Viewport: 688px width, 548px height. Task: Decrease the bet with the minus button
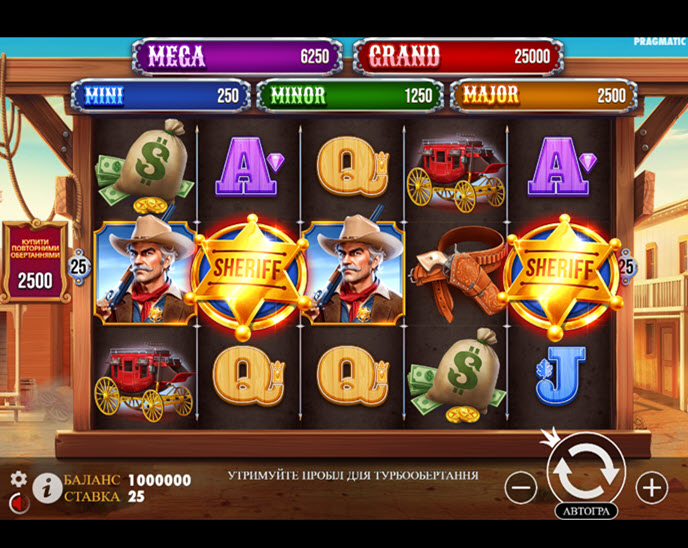click(521, 488)
